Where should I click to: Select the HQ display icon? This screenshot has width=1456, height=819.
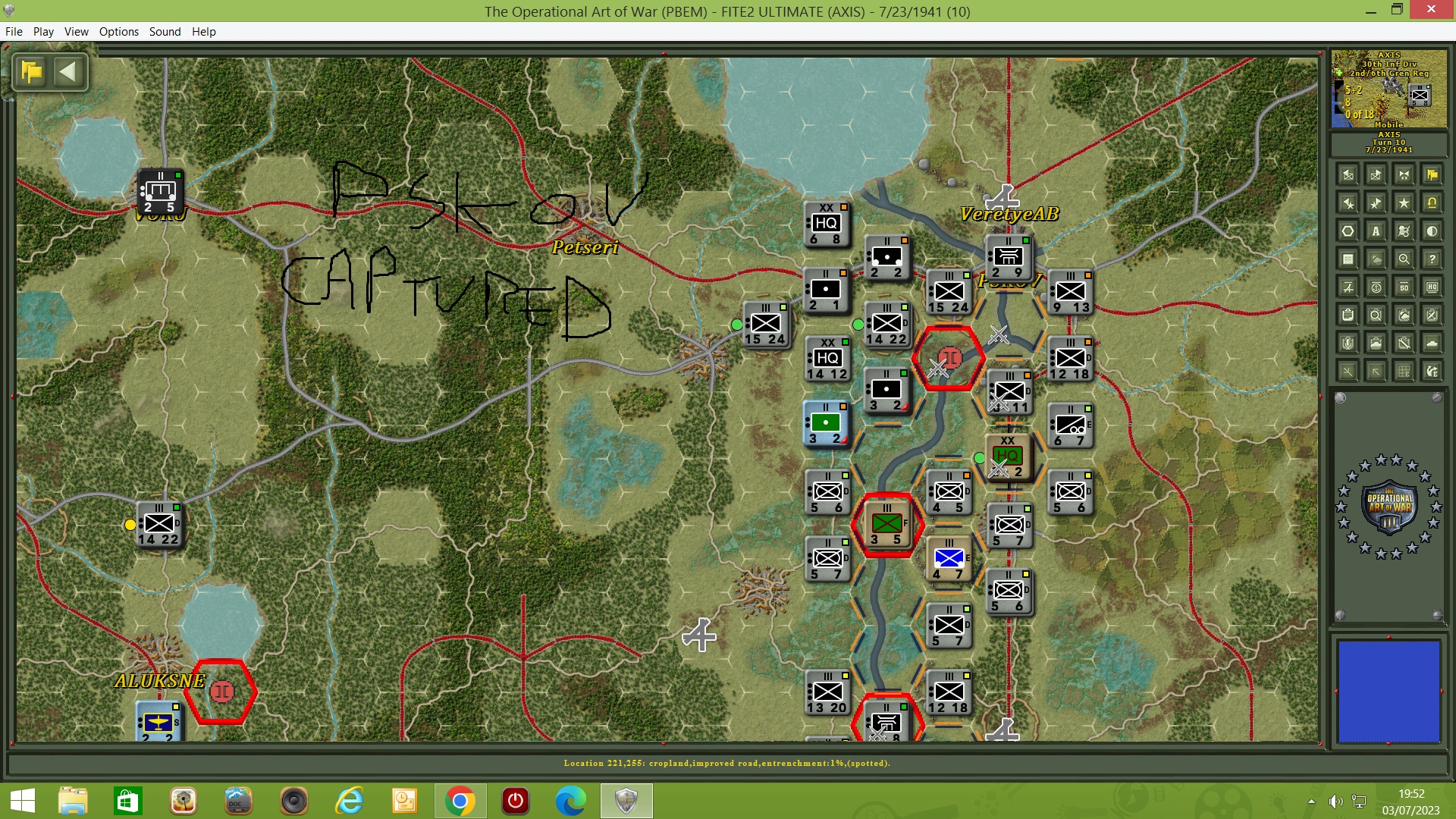pos(1432,288)
